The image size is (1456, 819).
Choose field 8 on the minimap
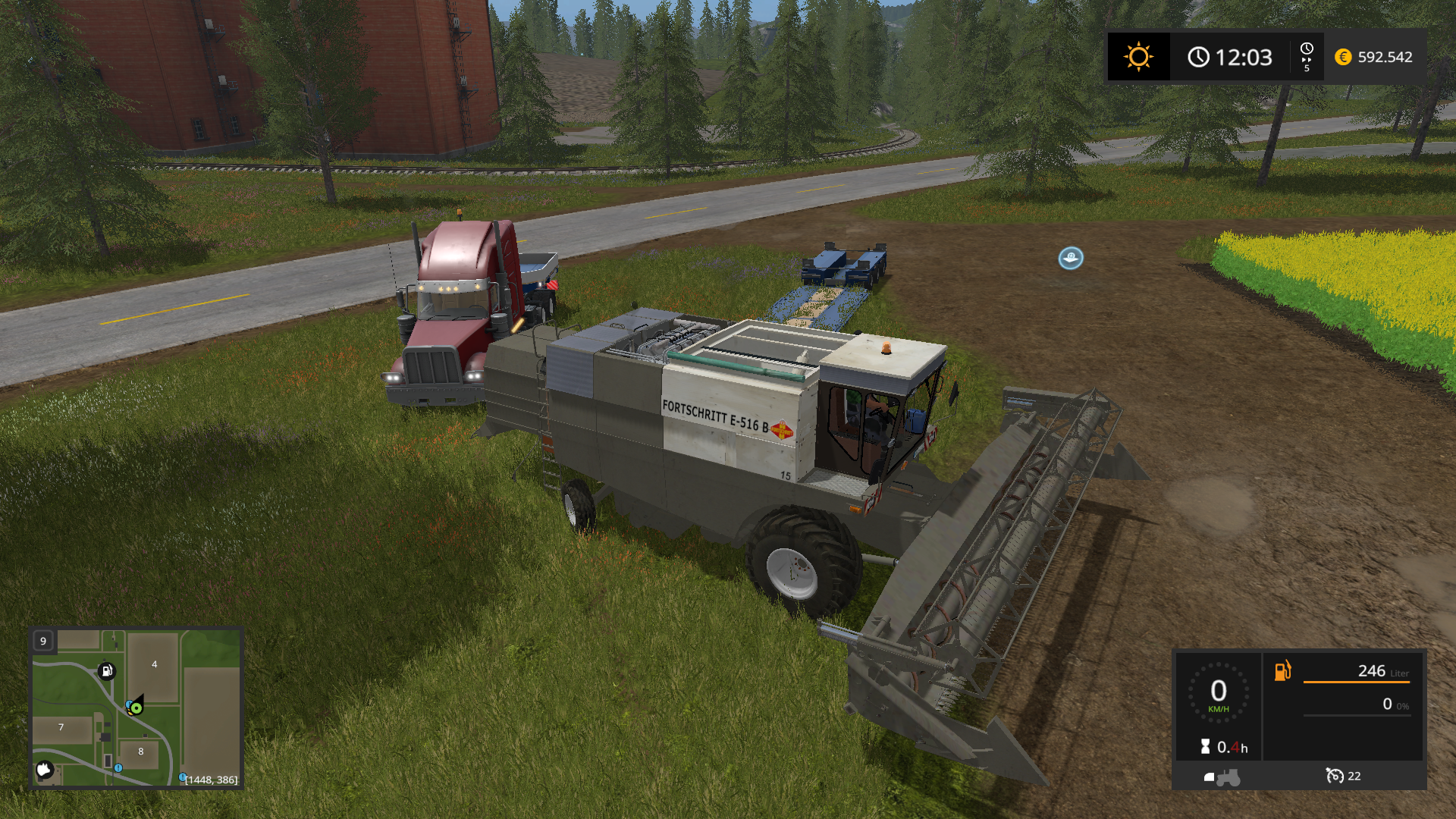pyautogui.click(x=140, y=752)
